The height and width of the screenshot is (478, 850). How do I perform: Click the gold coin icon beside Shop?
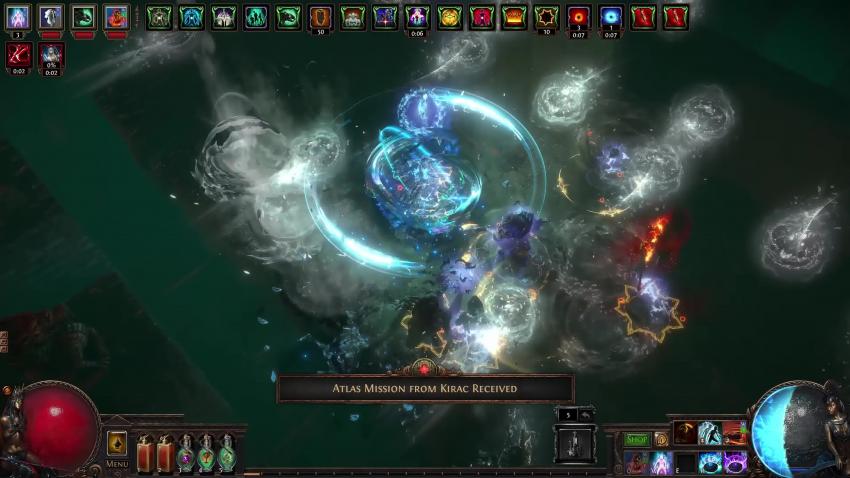click(660, 439)
